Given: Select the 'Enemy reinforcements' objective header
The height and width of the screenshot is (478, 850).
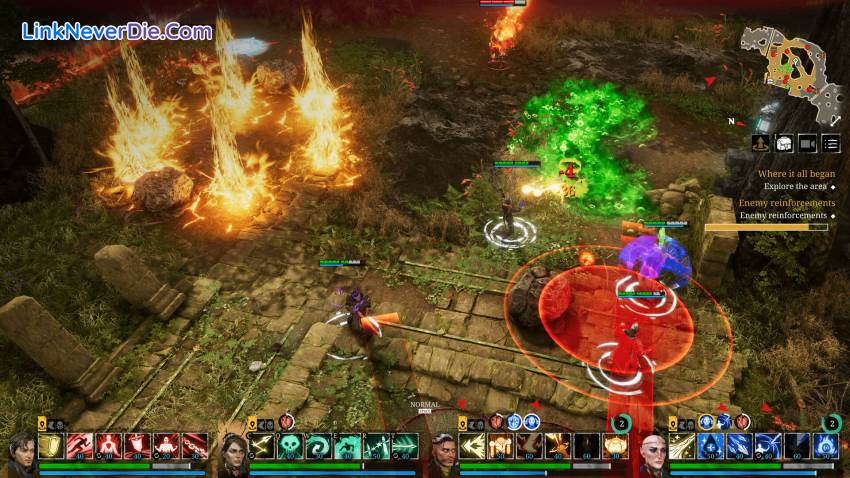Looking at the screenshot, I should [x=787, y=203].
